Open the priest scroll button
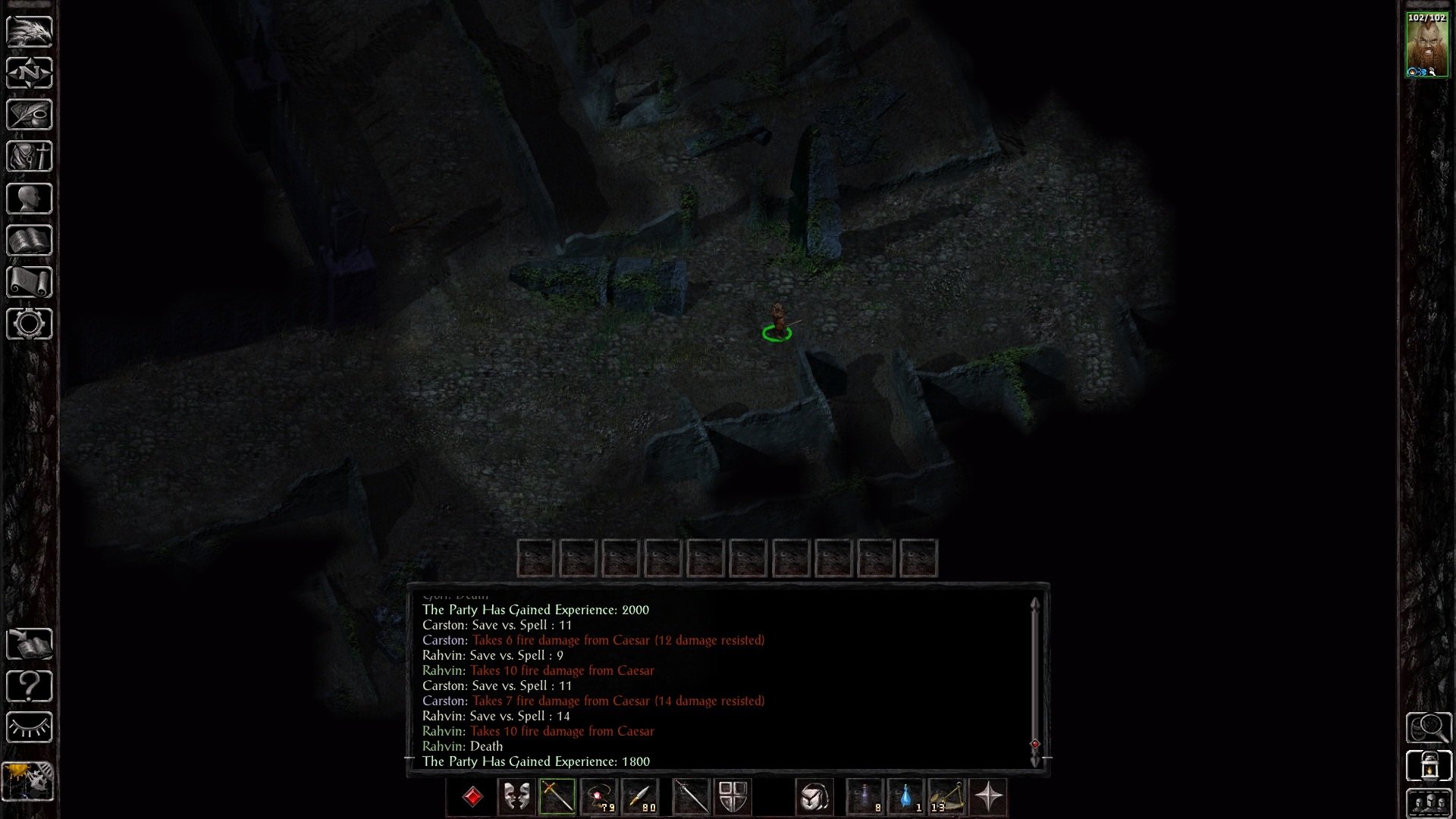1456x819 pixels. 30,282
